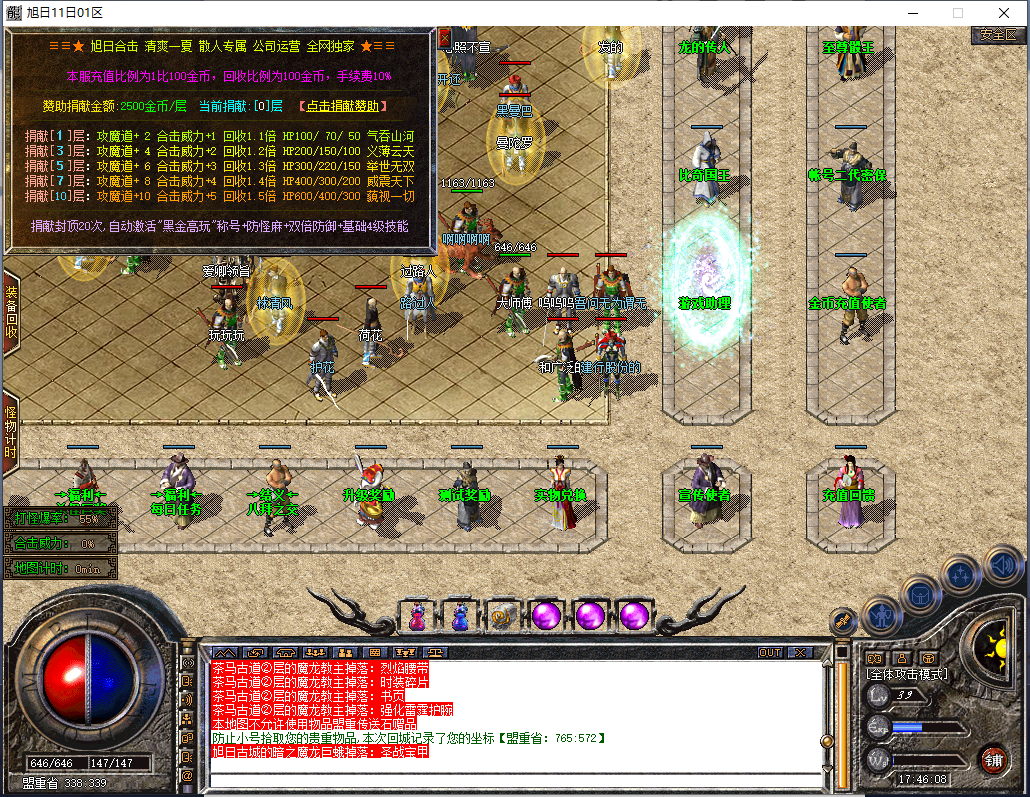The width and height of the screenshot is (1030, 797).
Task: Close the game window
Action: (1003, 13)
